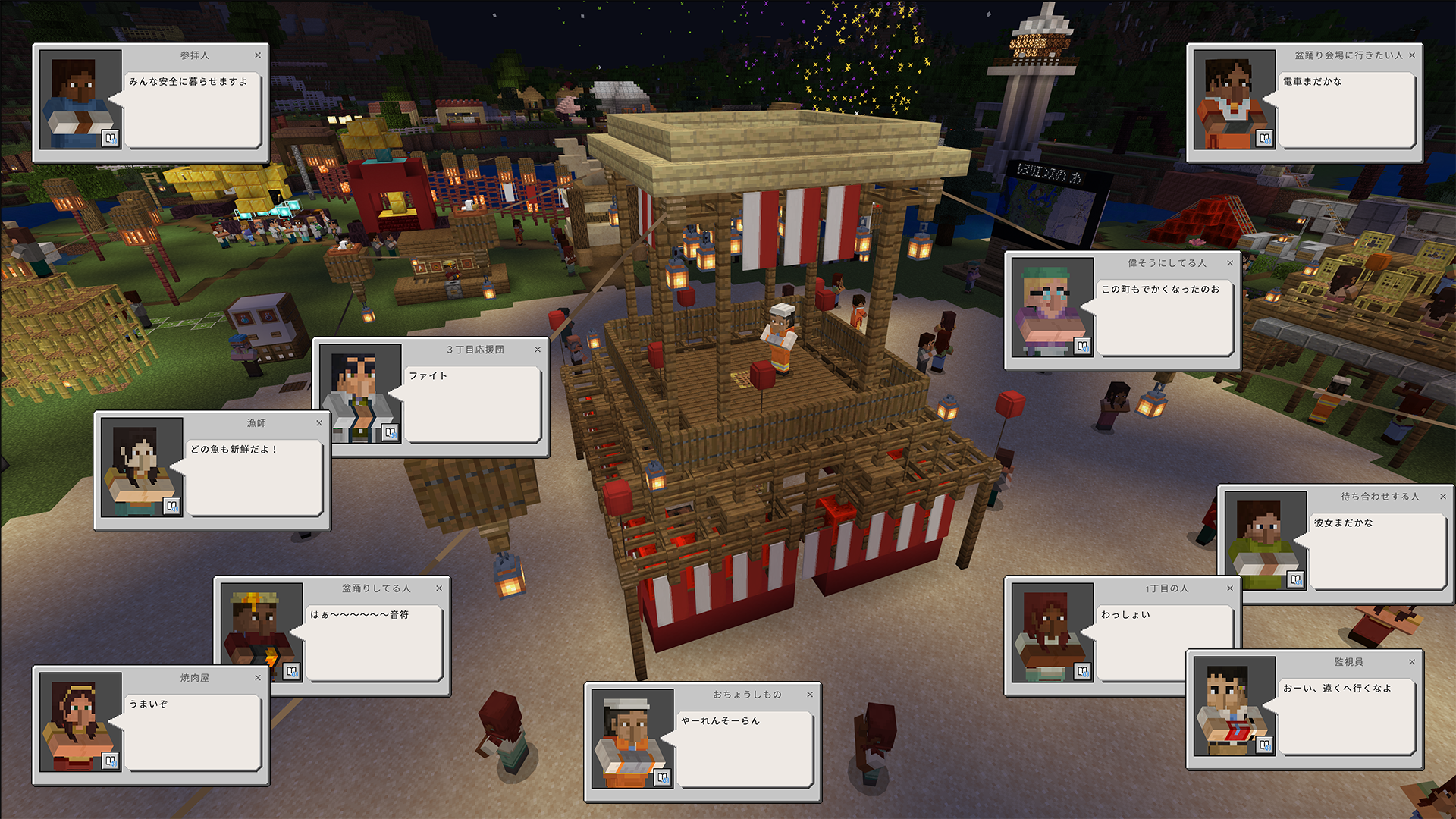Viewport: 1456px width, 819px height.
Task: Activate the read-aloud icon on 漁師 portrait
Action: tap(172, 506)
